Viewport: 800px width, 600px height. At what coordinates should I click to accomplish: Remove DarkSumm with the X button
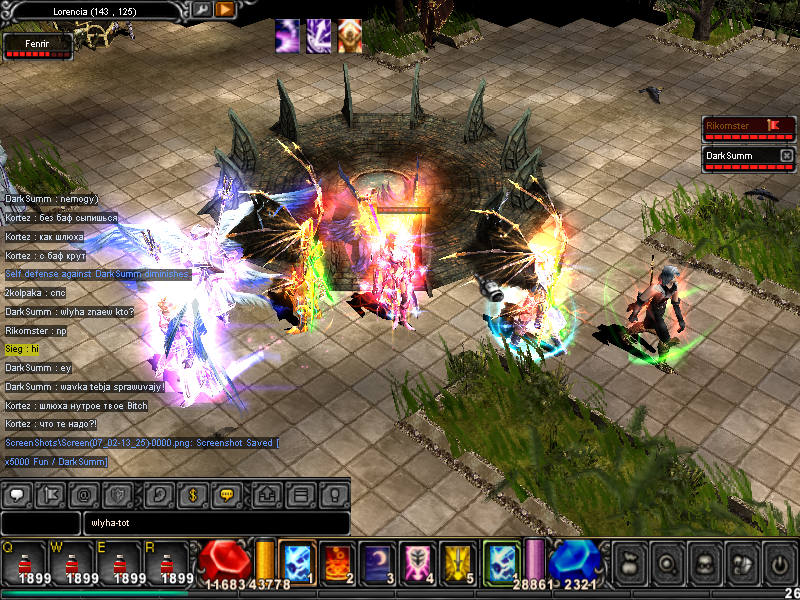786,156
